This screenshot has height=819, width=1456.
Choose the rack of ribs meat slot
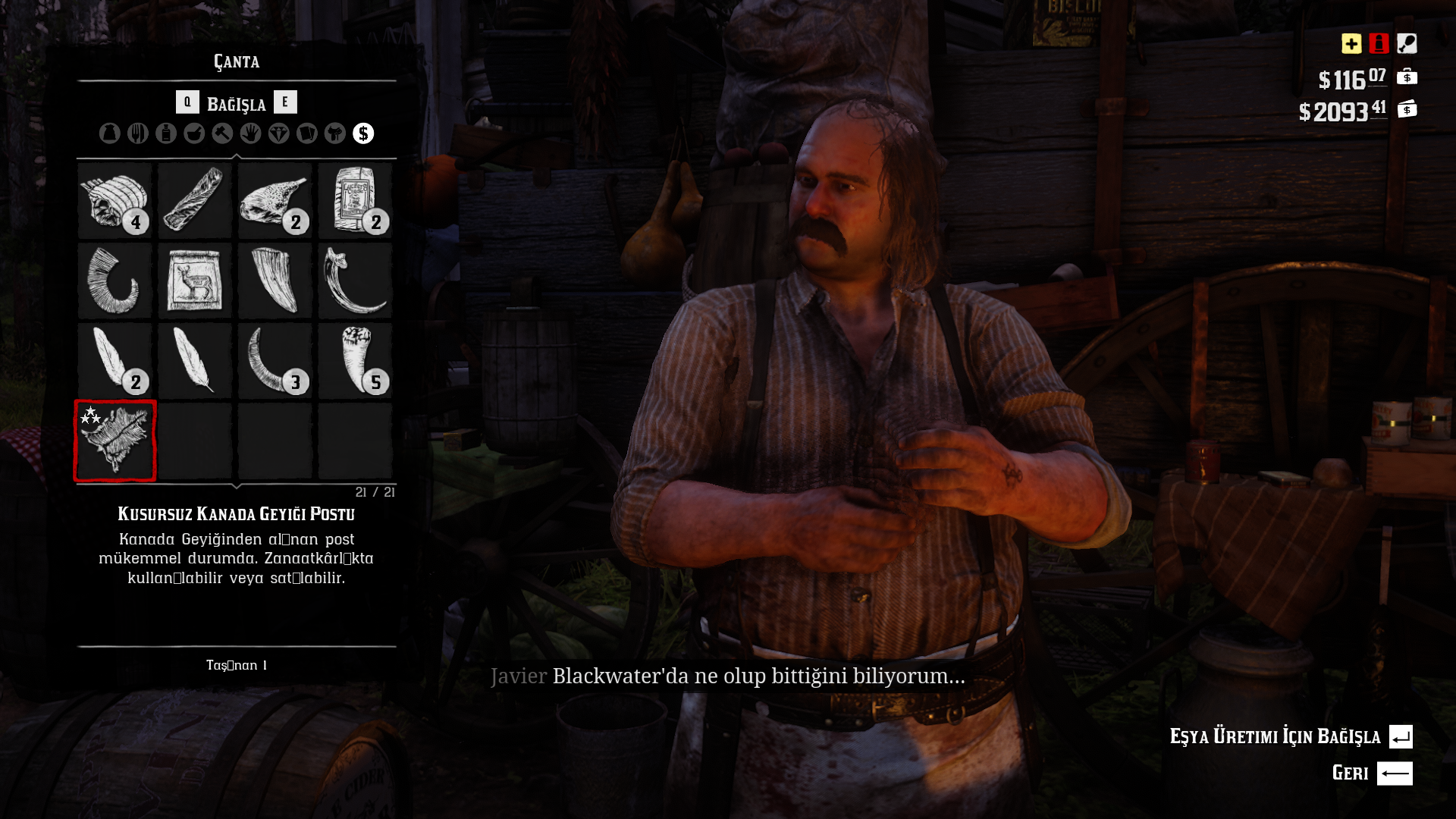click(x=115, y=201)
